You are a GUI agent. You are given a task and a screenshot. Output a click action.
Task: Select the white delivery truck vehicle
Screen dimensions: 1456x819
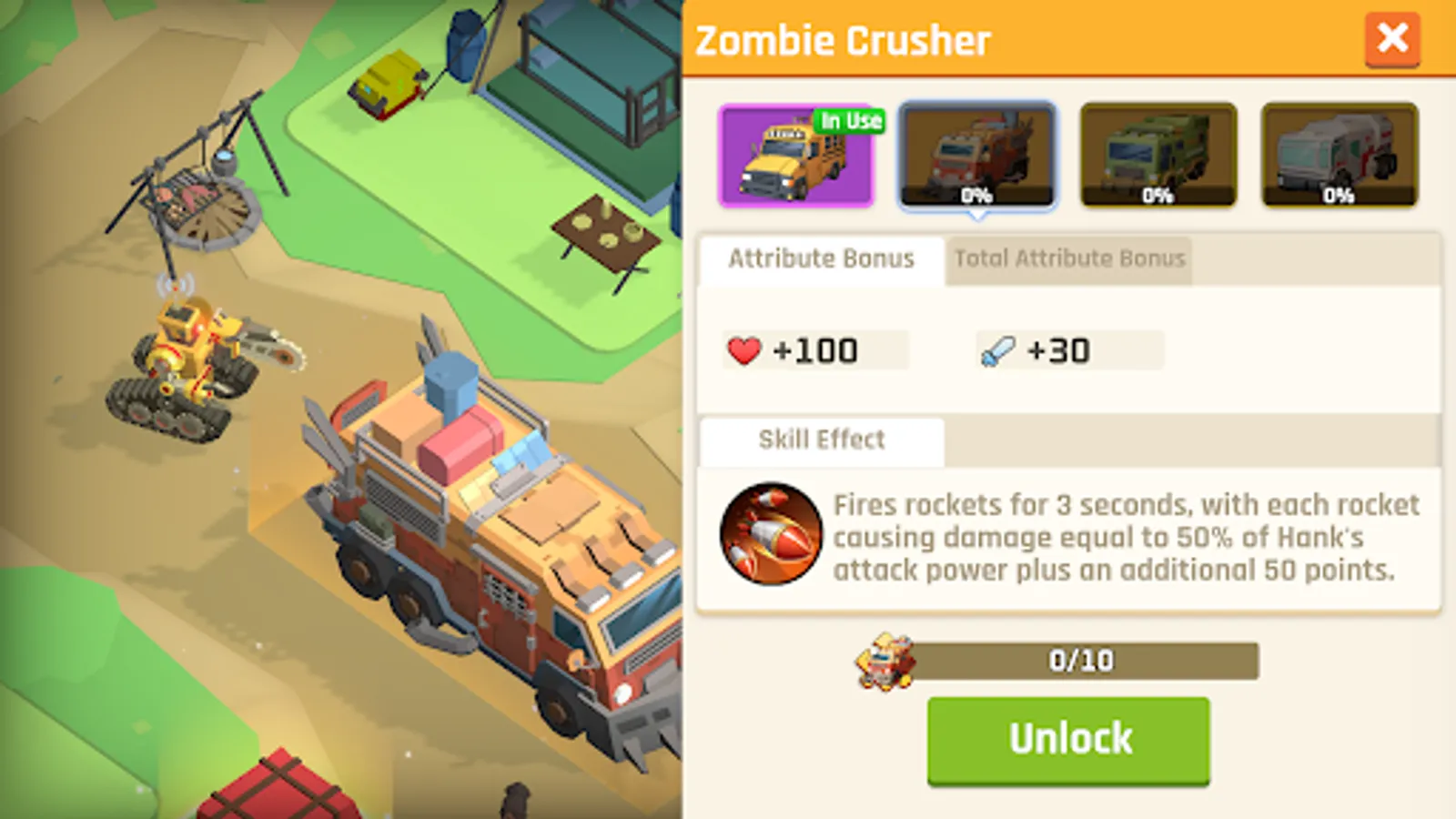click(1339, 157)
